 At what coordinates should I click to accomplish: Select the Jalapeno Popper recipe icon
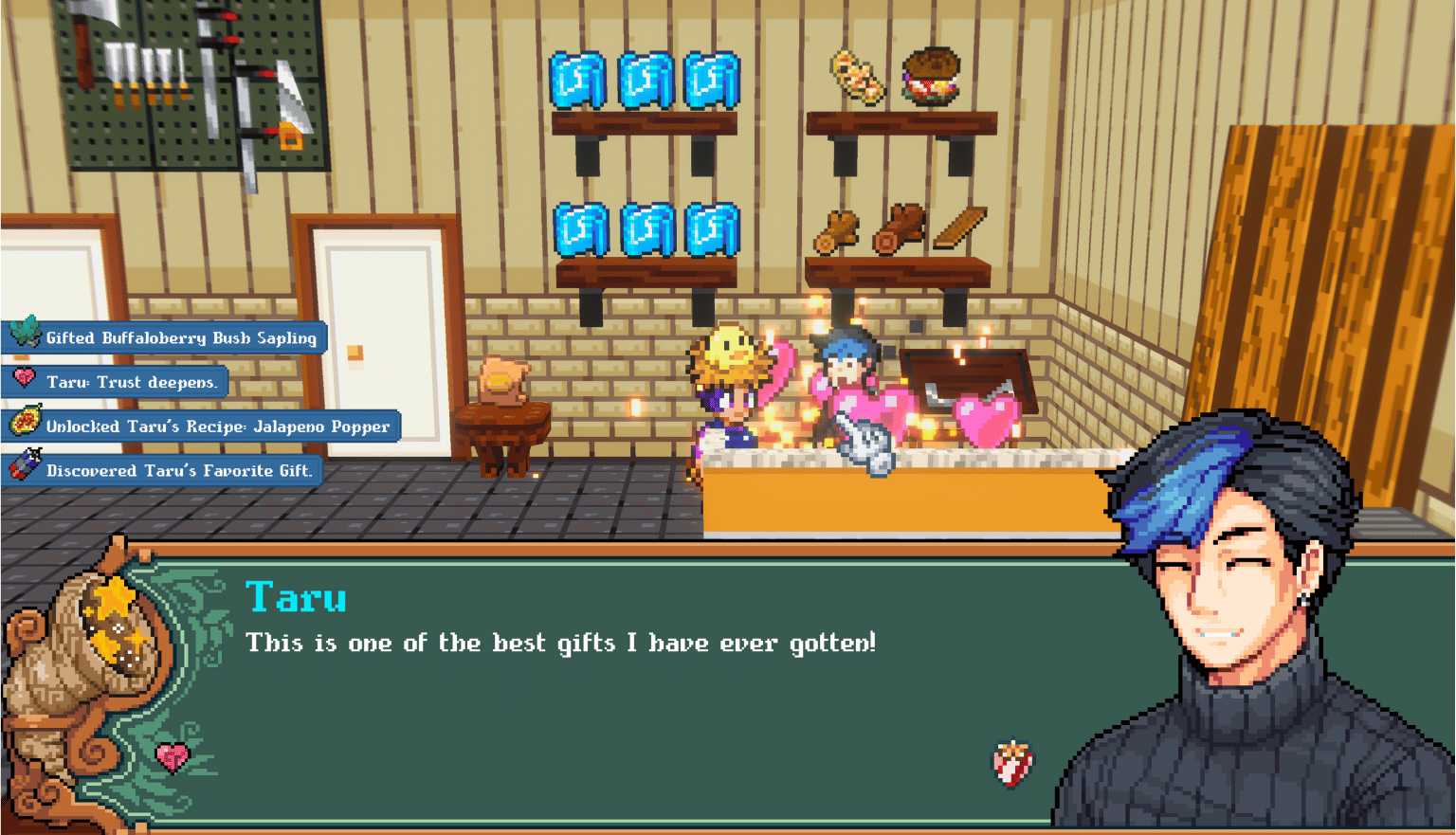26,426
